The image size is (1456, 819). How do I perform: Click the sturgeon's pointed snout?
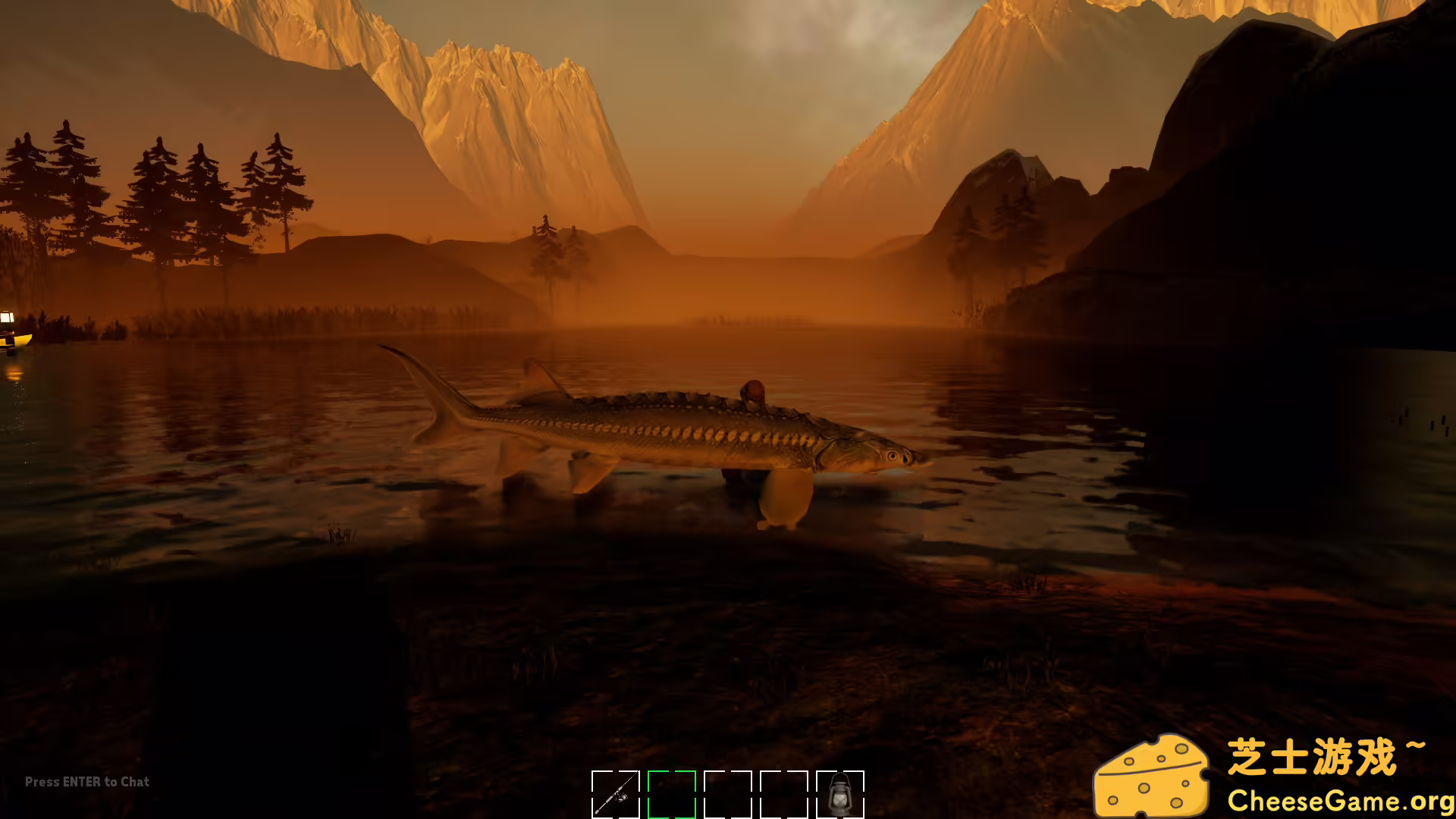tap(921, 461)
